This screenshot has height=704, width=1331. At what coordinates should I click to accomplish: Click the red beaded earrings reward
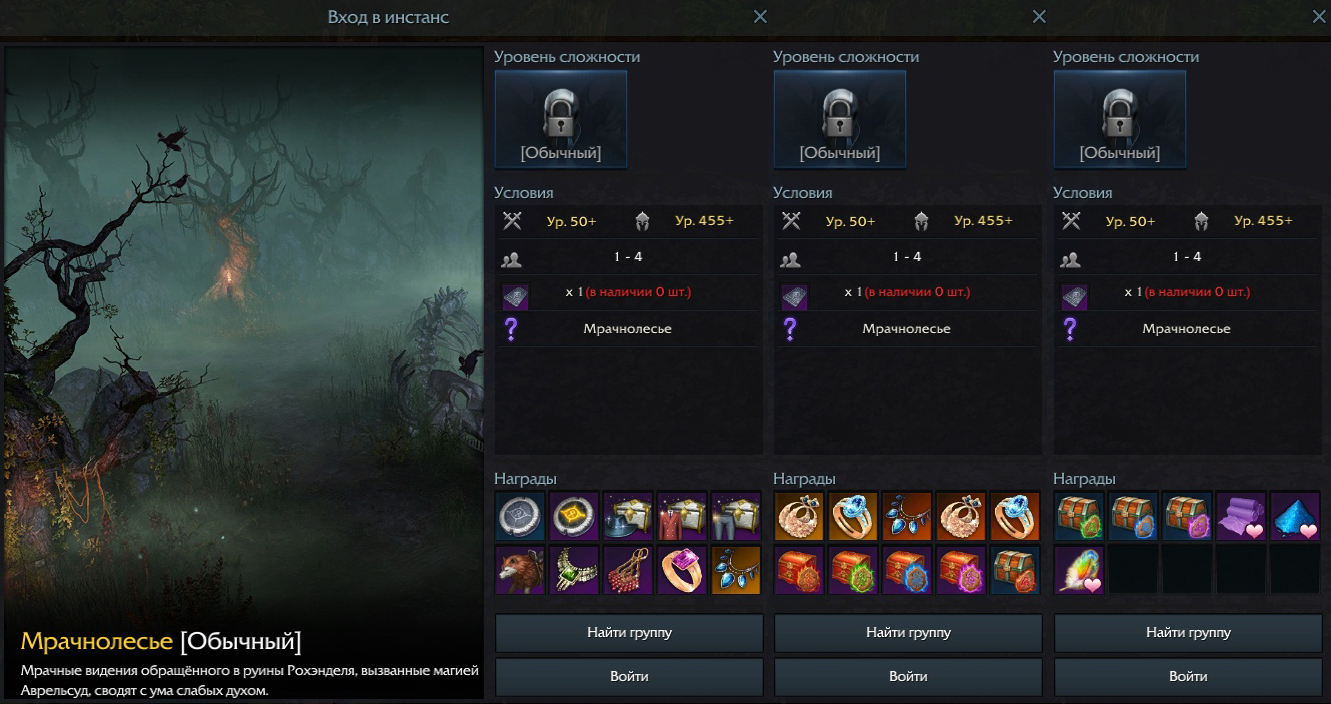[x=628, y=570]
